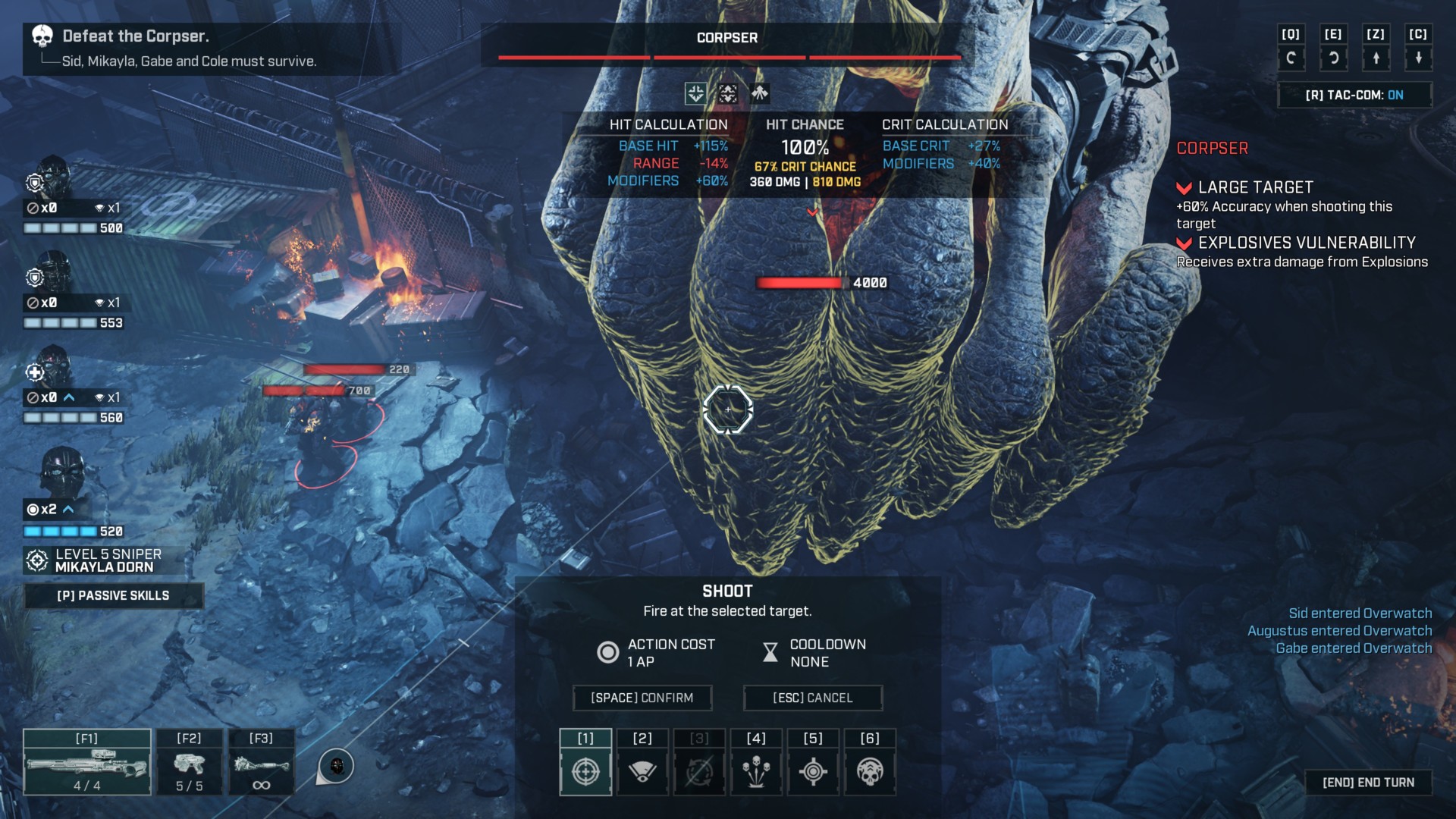Click the rank chevron beside Mikayla's ammo count
The width and height of the screenshot is (1456, 819).
click(x=69, y=509)
